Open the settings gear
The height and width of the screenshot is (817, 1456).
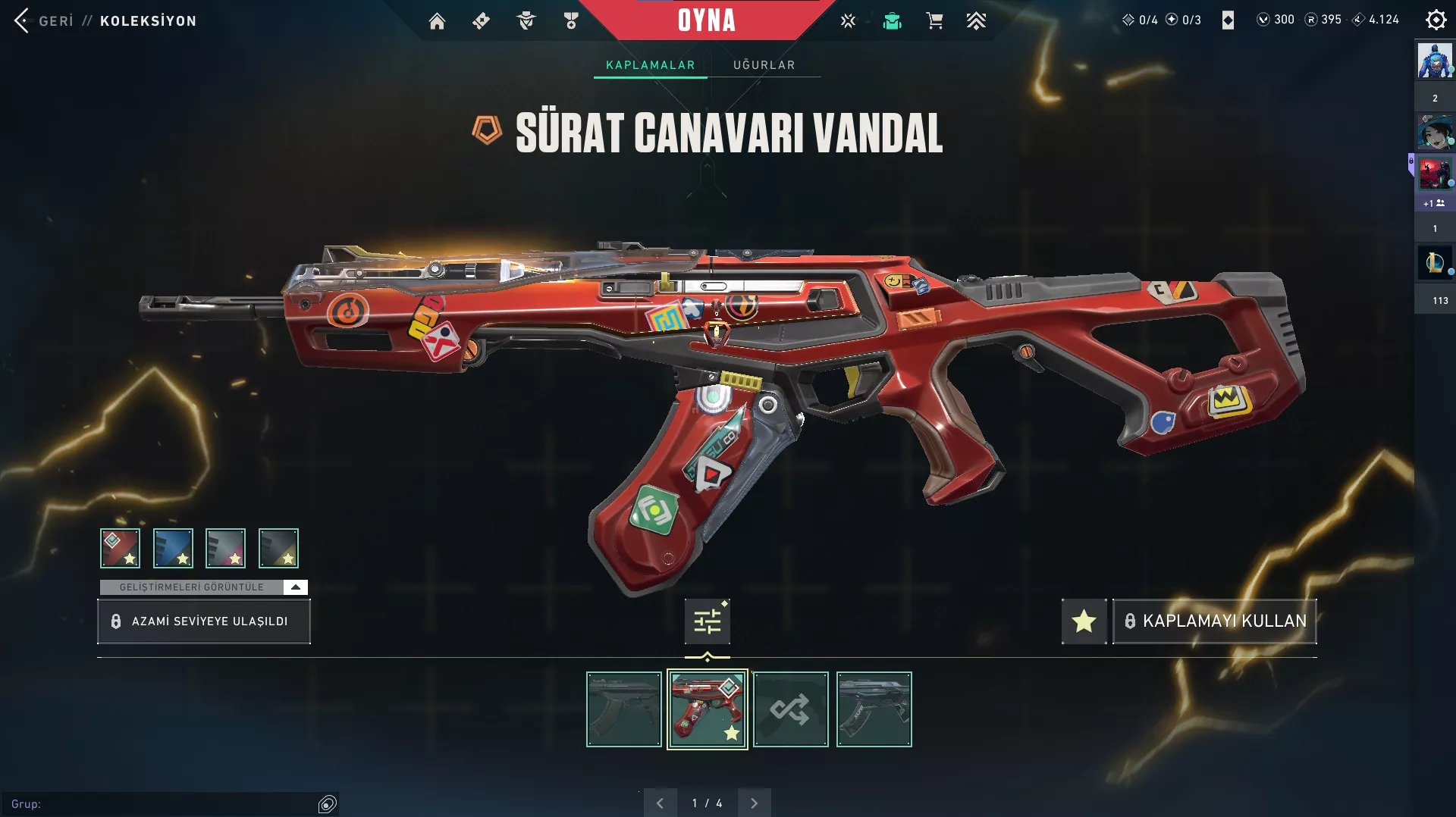coord(1436,20)
